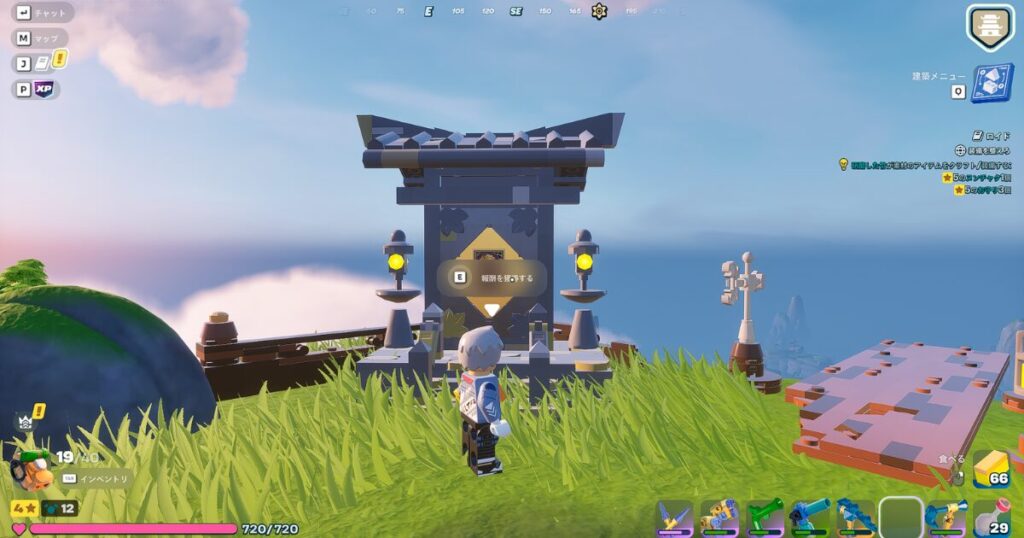The image size is (1024, 538).
Task: Click the companion character portrait
Action: (x=30, y=468)
